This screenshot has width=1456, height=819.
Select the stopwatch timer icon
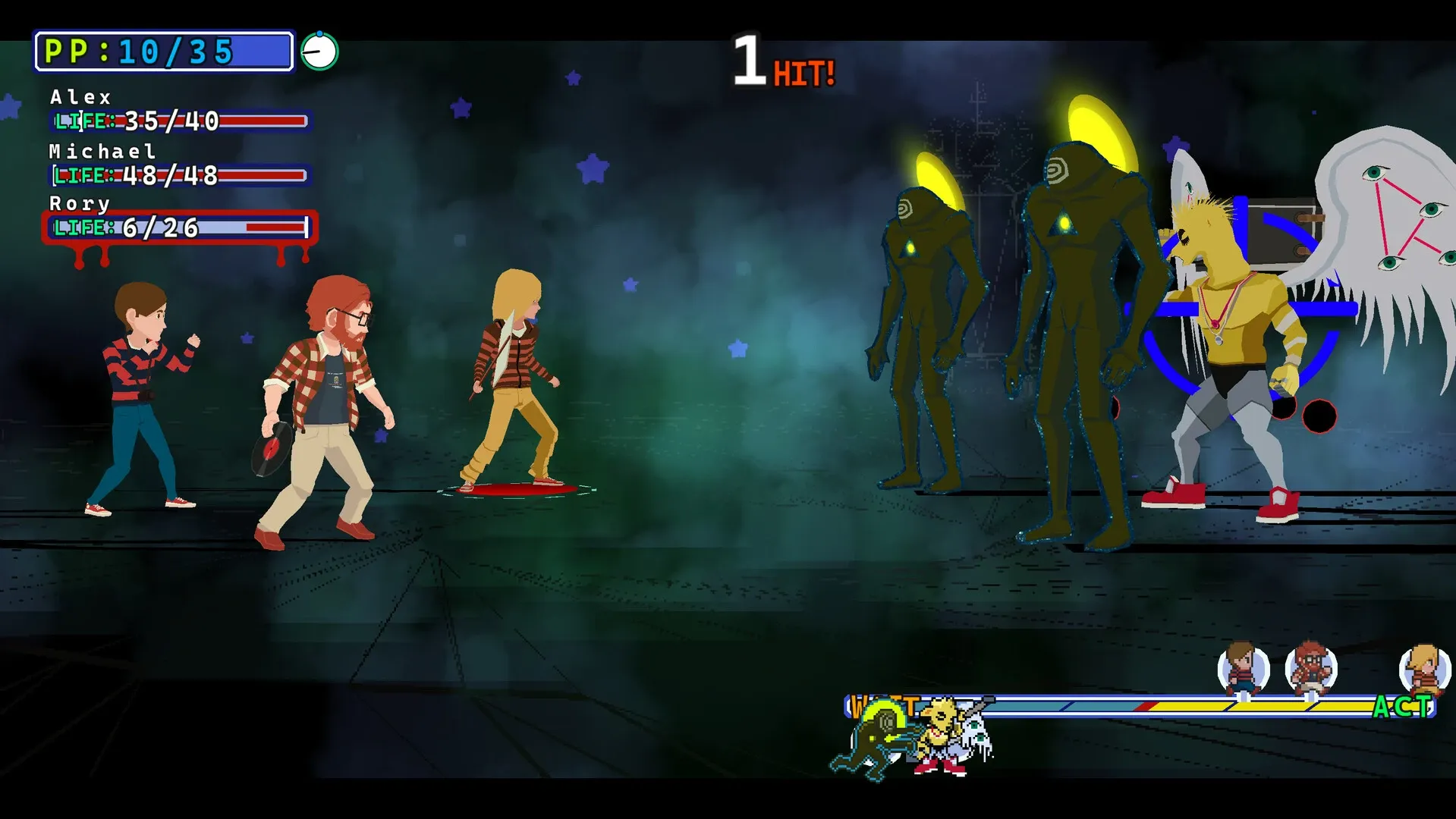pyautogui.click(x=321, y=51)
